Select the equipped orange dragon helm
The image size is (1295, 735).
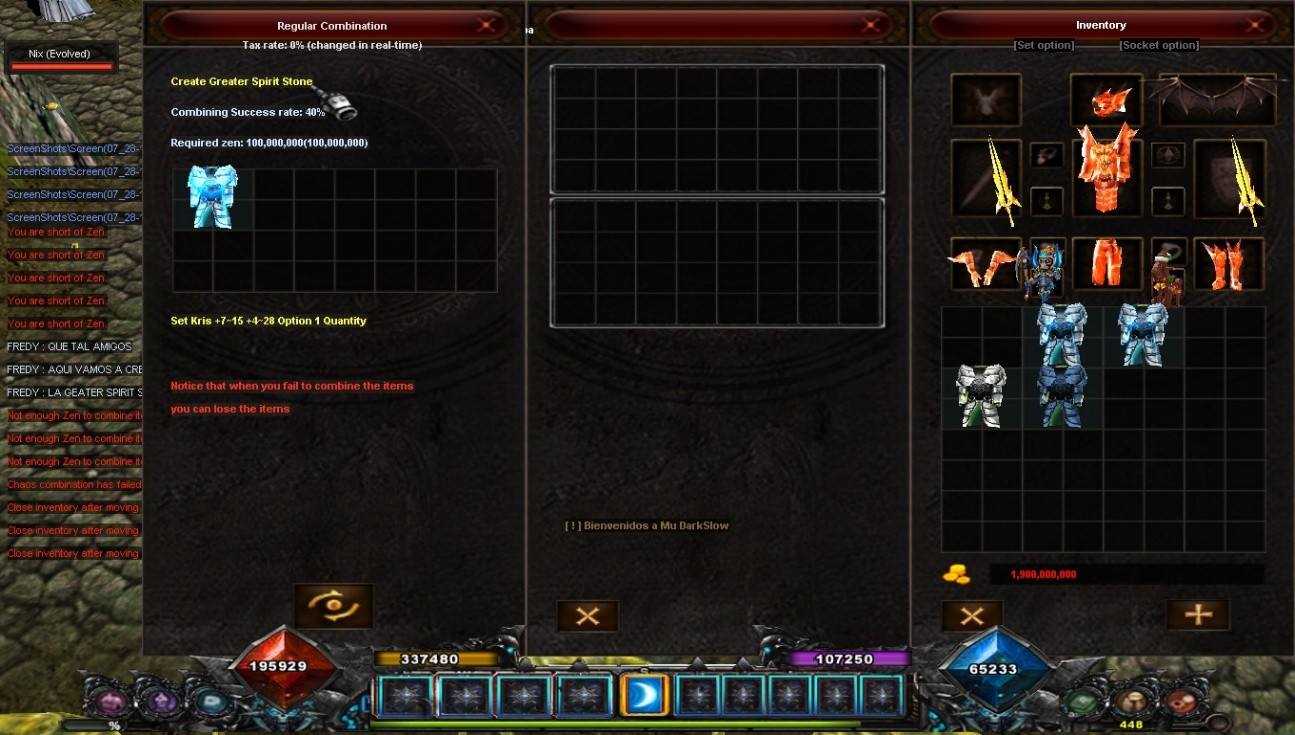coord(1107,100)
